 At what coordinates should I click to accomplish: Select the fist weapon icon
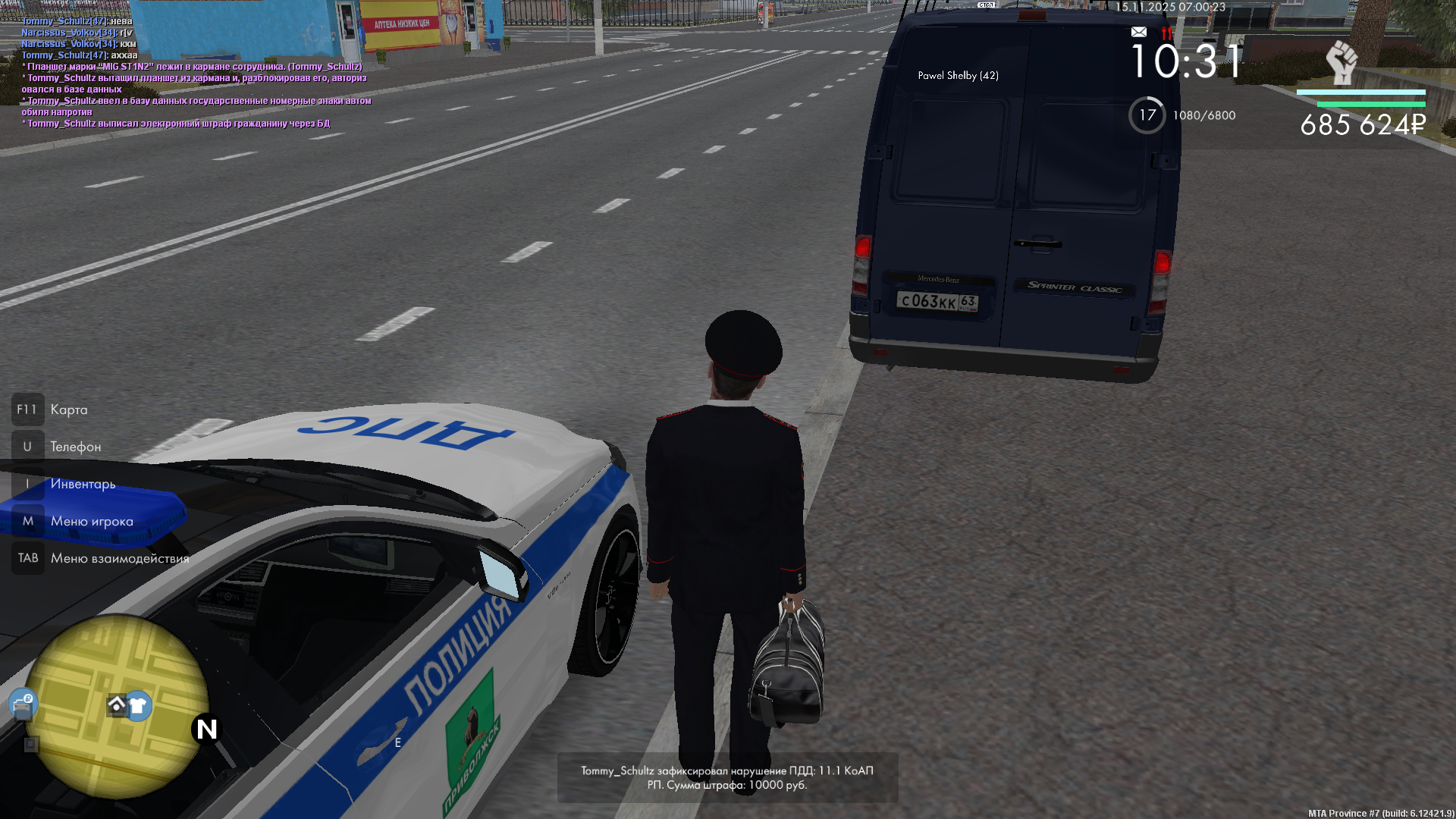click(1341, 62)
